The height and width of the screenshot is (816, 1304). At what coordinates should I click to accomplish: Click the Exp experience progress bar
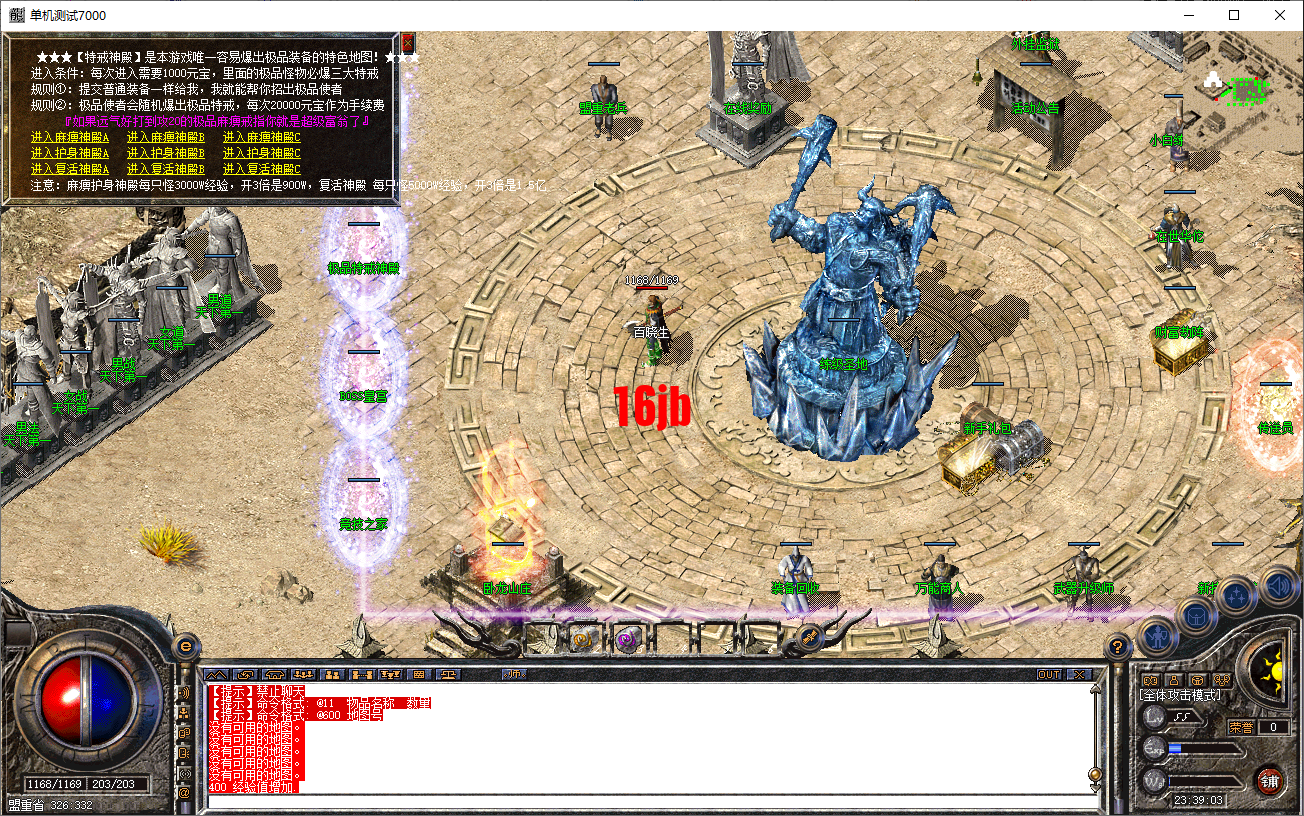(1205, 748)
